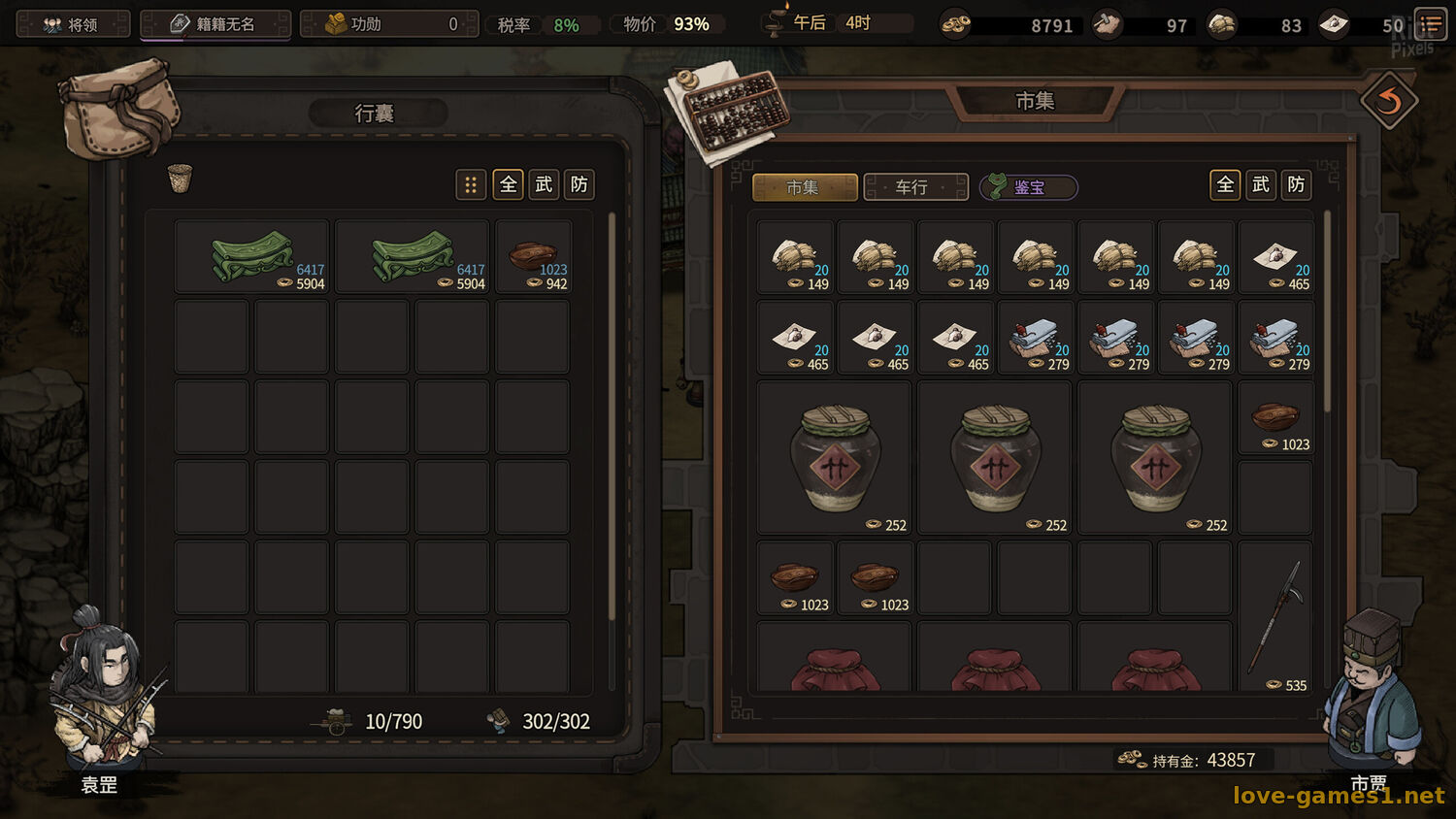Click the discard basket icon in the bag
The width and height of the screenshot is (1456, 819).
[180, 179]
